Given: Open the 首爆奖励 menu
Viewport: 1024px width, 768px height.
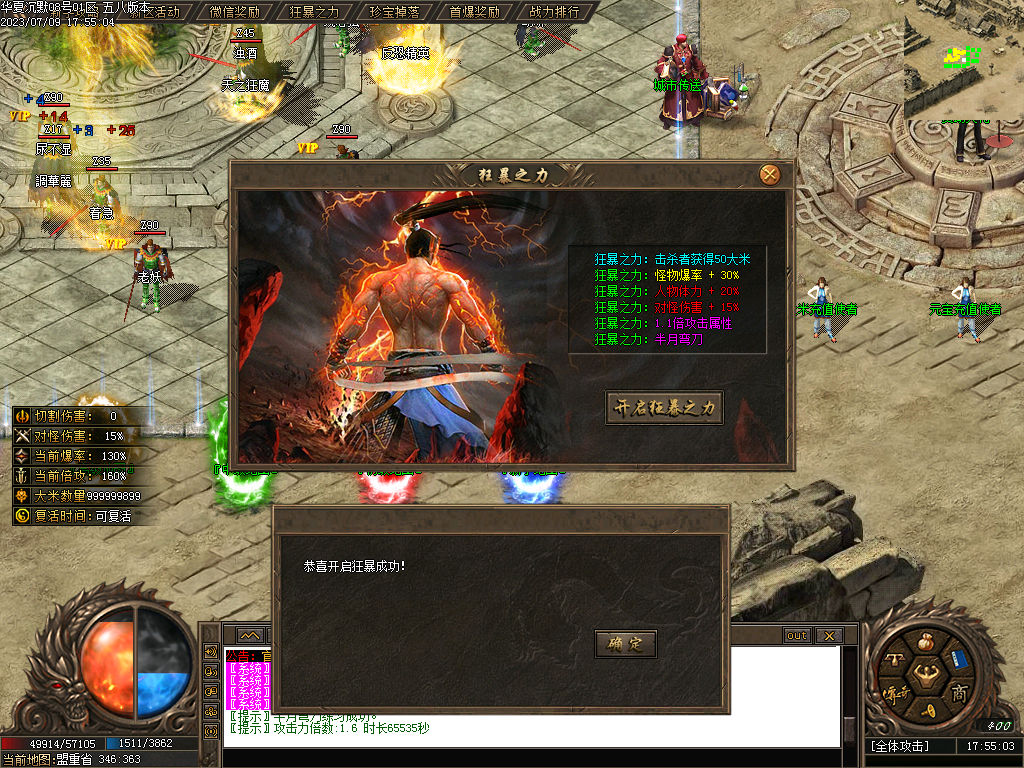Looking at the screenshot, I should click(x=474, y=12).
